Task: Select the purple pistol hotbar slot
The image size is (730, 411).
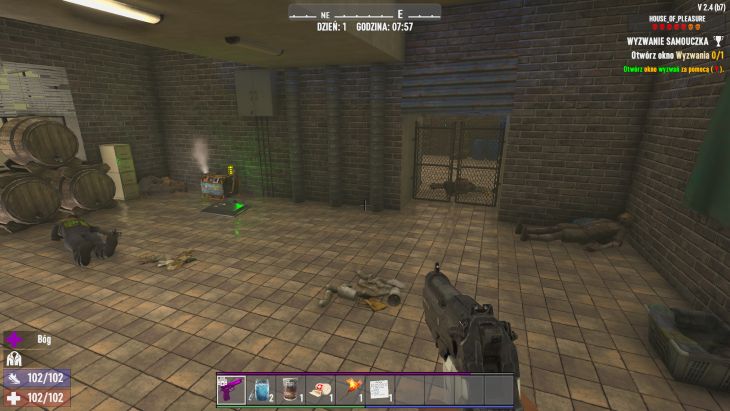Action: pyautogui.click(x=231, y=389)
